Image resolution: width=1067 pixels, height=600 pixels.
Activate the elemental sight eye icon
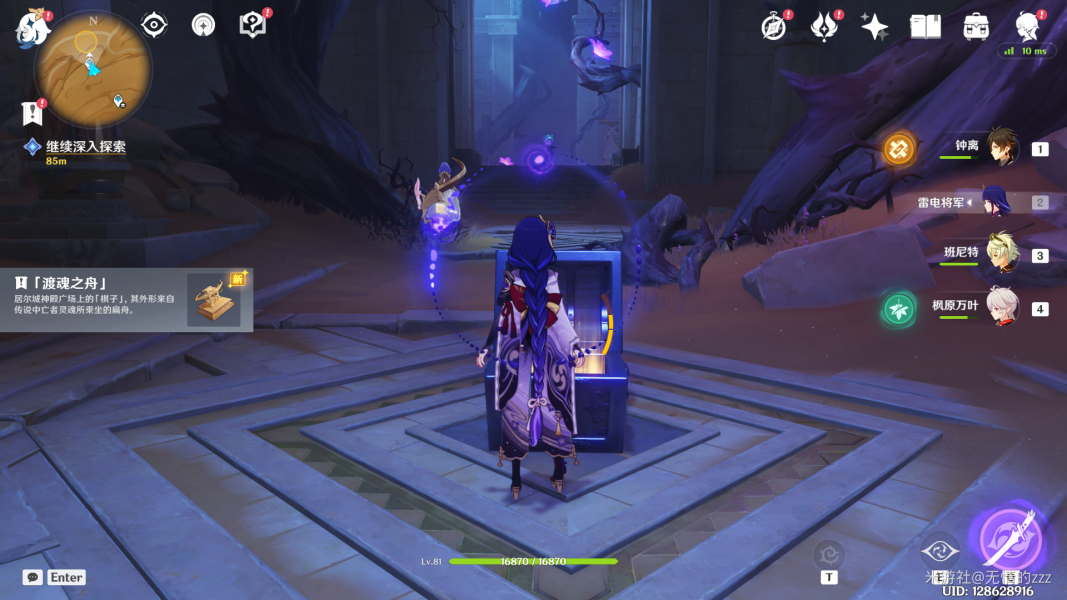pyautogui.click(x=154, y=25)
